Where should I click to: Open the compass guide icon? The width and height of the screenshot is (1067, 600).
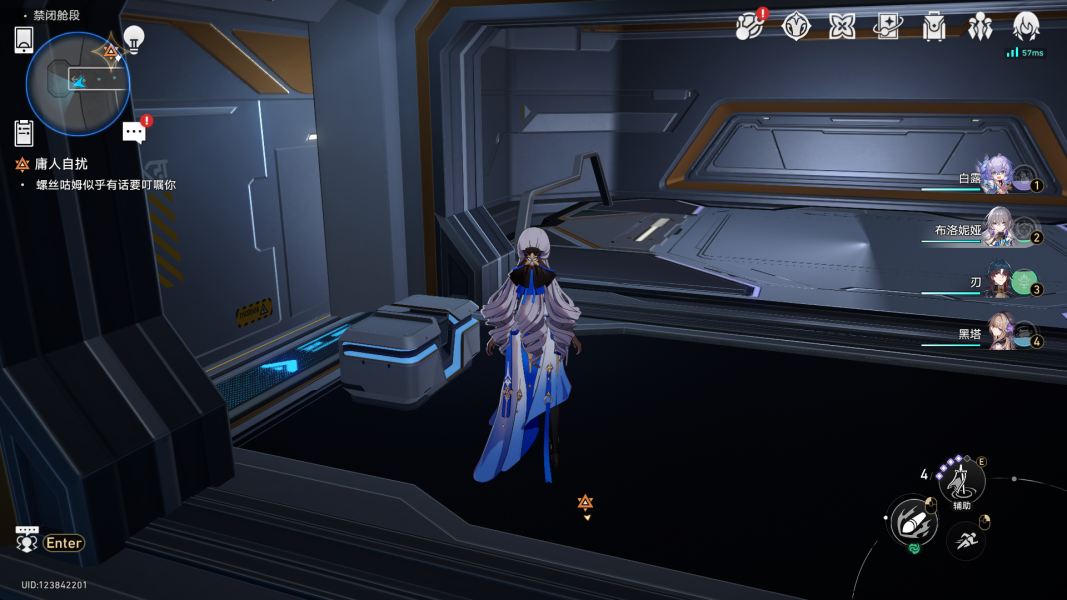point(795,27)
